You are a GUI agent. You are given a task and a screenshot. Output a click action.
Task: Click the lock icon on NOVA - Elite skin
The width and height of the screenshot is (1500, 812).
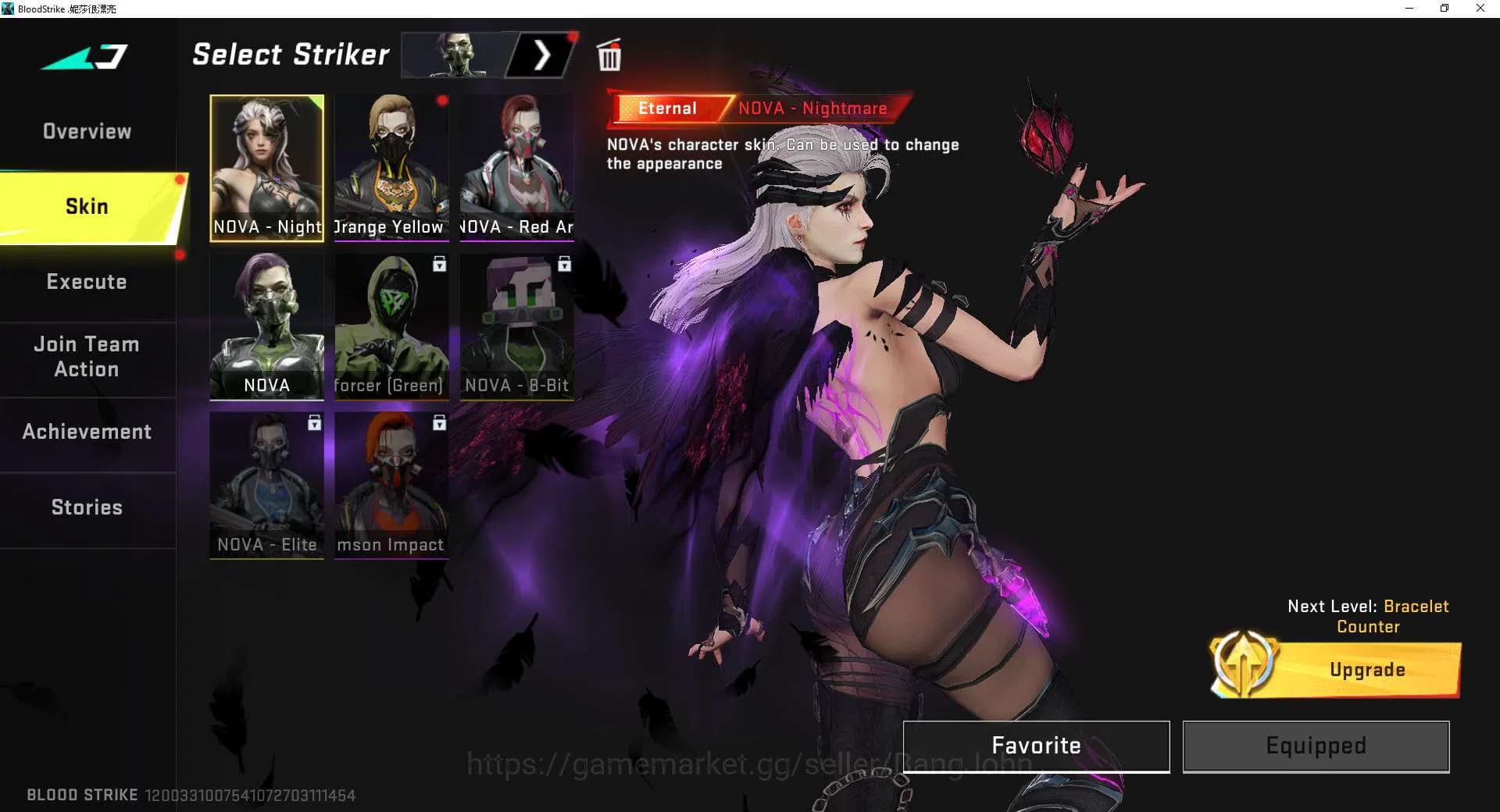tap(314, 423)
